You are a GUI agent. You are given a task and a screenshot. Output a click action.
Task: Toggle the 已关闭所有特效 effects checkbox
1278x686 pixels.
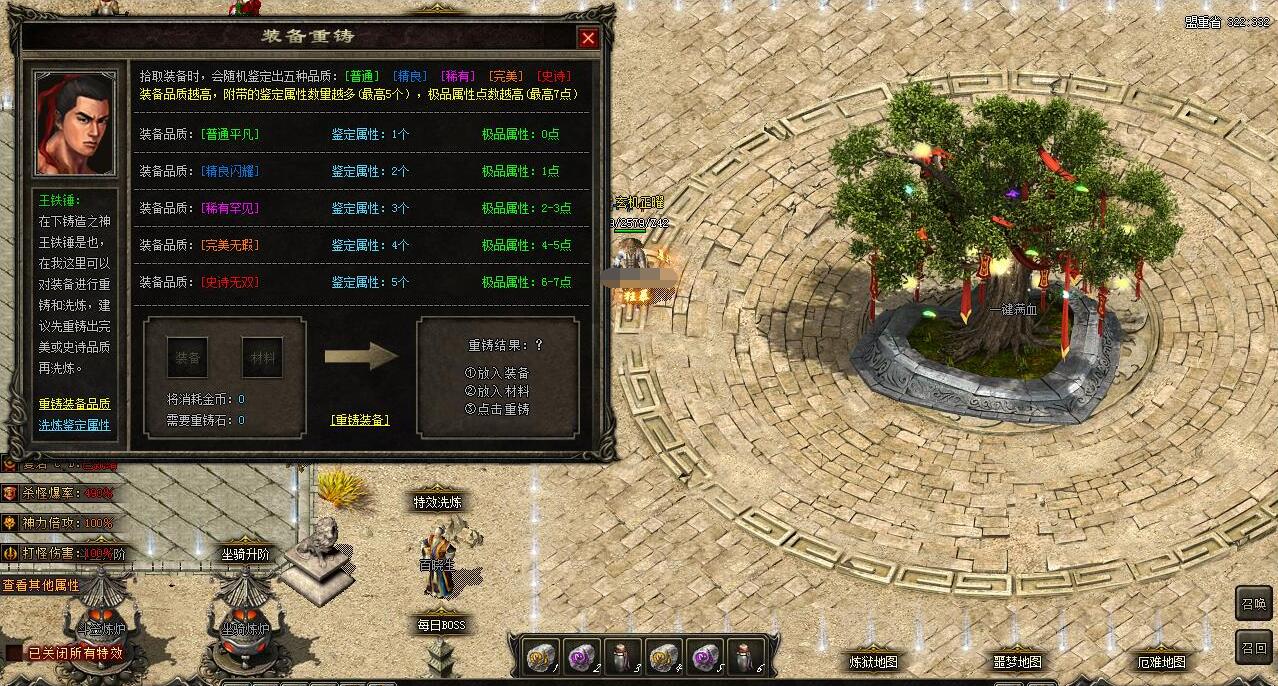coord(14,653)
